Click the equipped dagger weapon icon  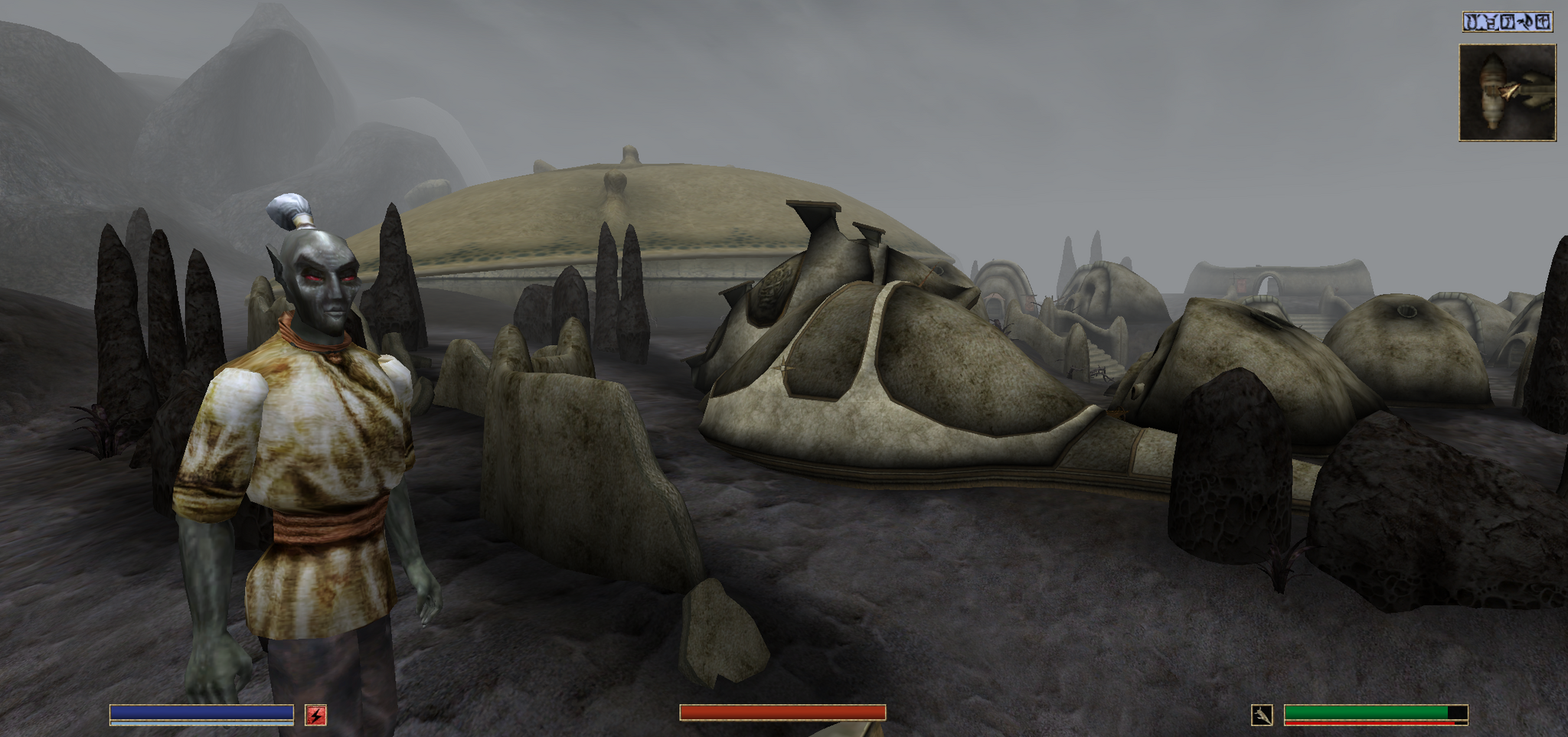(x=1262, y=715)
